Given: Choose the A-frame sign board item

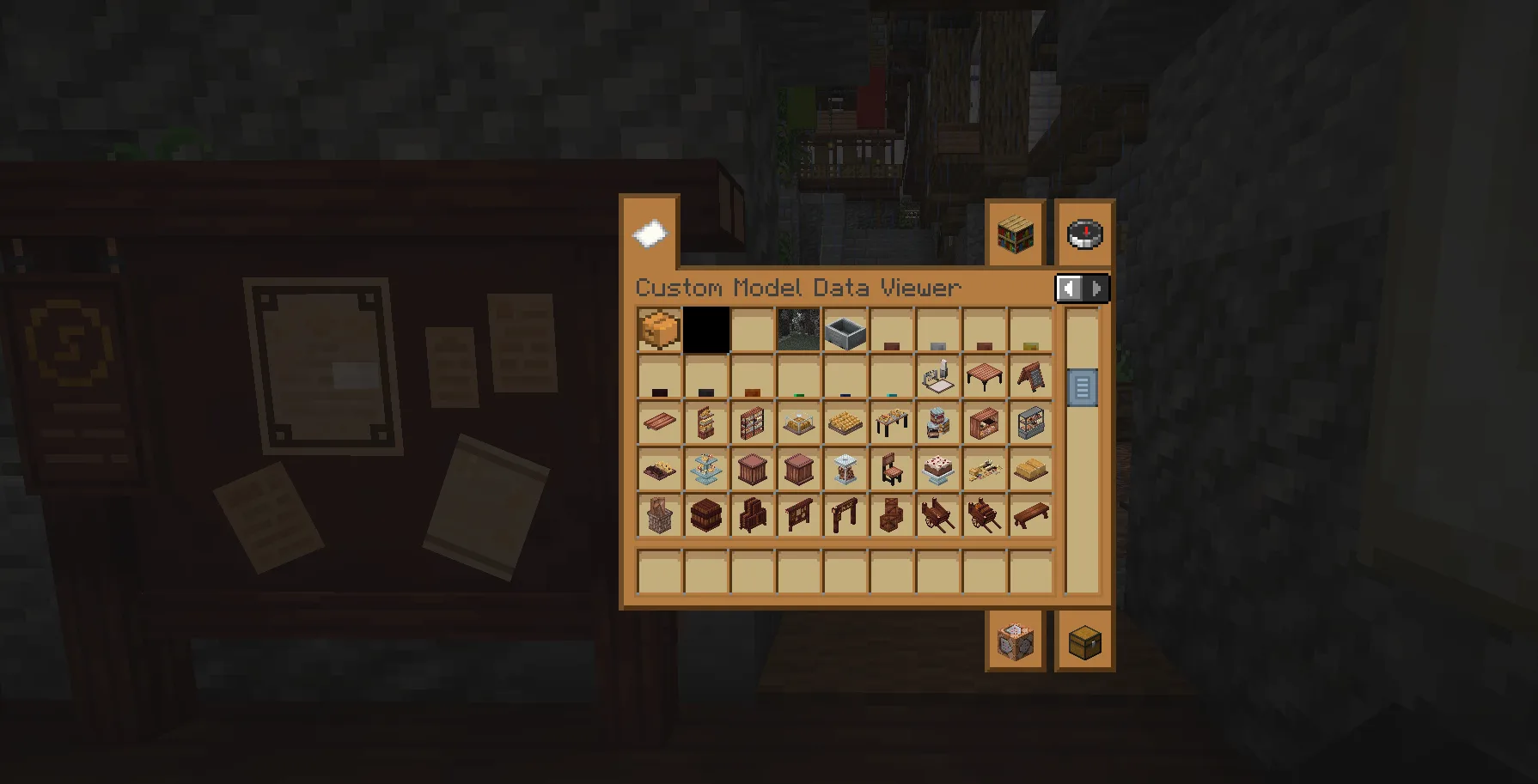Looking at the screenshot, I should [x=1030, y=377].
